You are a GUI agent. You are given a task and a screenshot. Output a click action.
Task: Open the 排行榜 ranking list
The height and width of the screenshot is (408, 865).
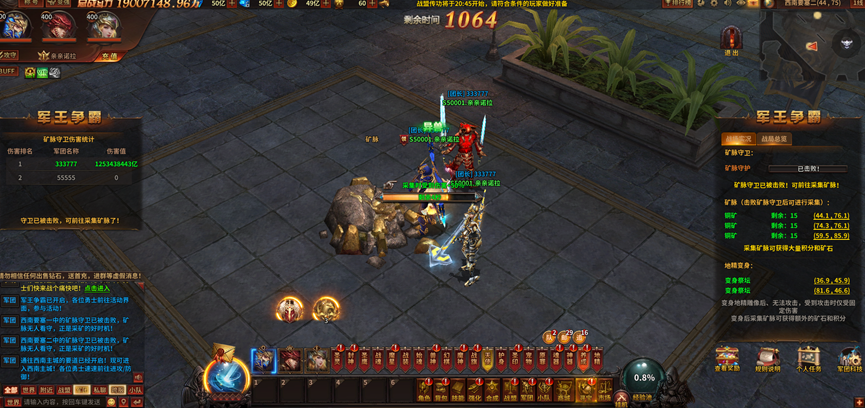(x=679, y=4)
